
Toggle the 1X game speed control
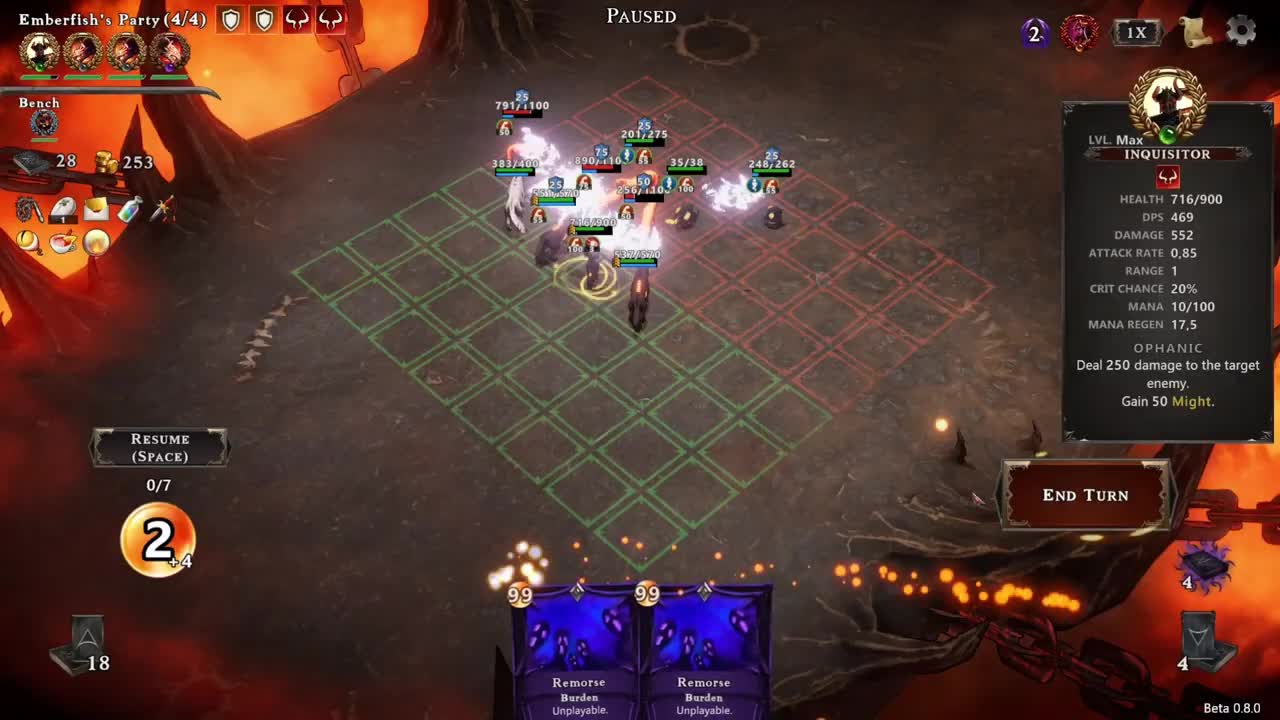[1138, 31]
